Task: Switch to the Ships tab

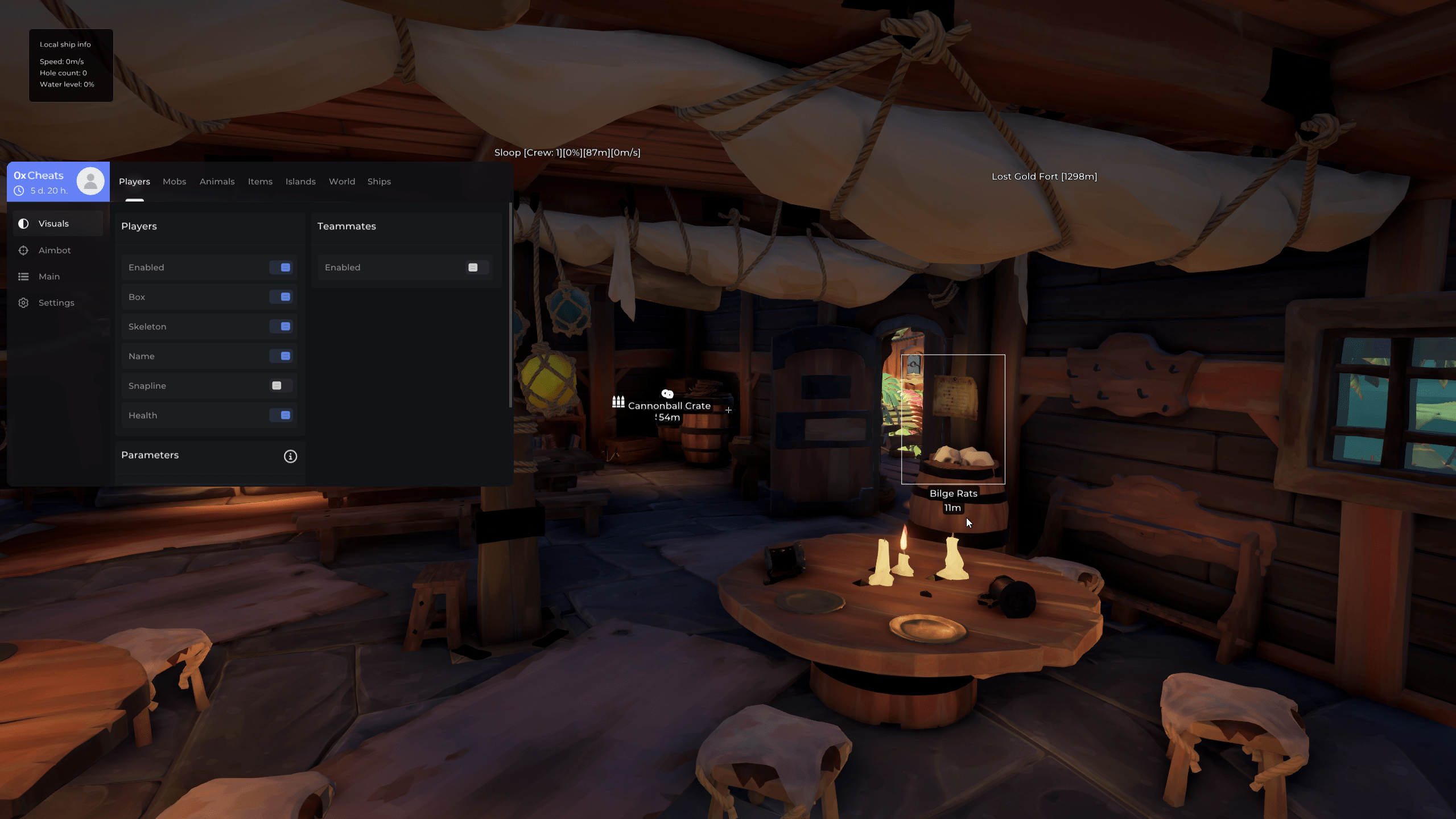Action: coord(379,182)
